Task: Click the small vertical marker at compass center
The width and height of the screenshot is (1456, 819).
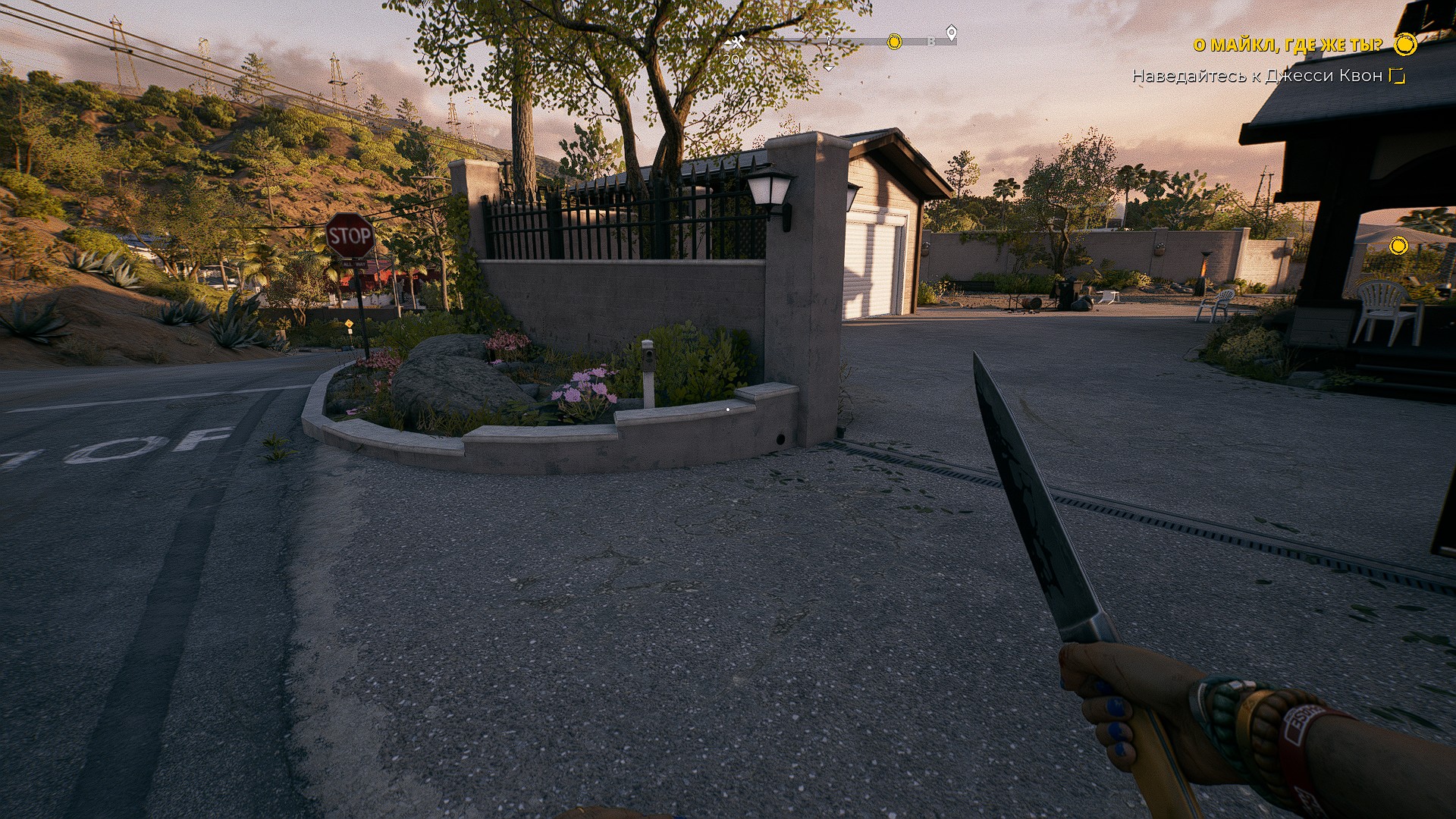Action: (x=829, y=43)
